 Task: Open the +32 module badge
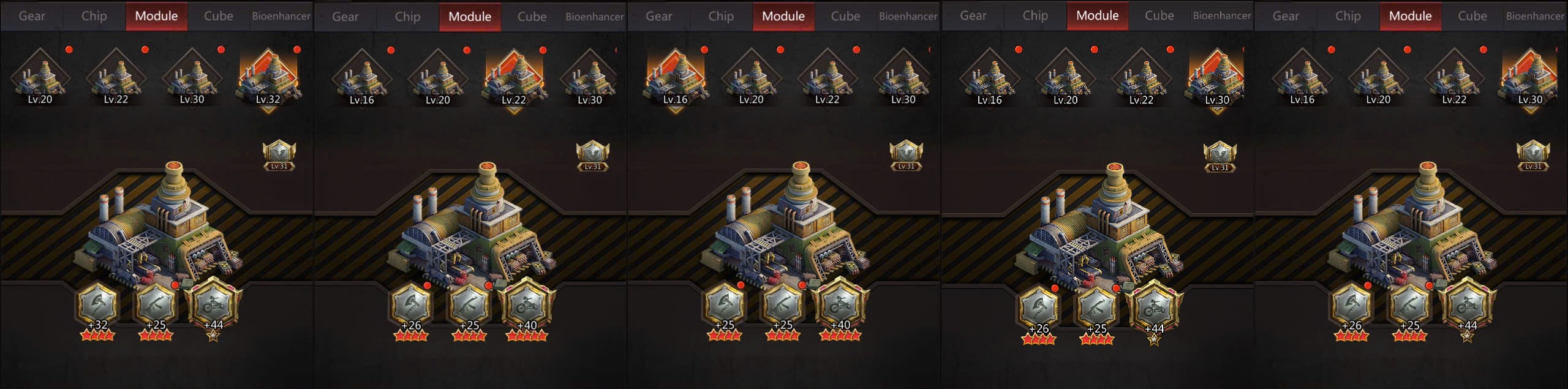pyautogui.click(x=98, y=304)
